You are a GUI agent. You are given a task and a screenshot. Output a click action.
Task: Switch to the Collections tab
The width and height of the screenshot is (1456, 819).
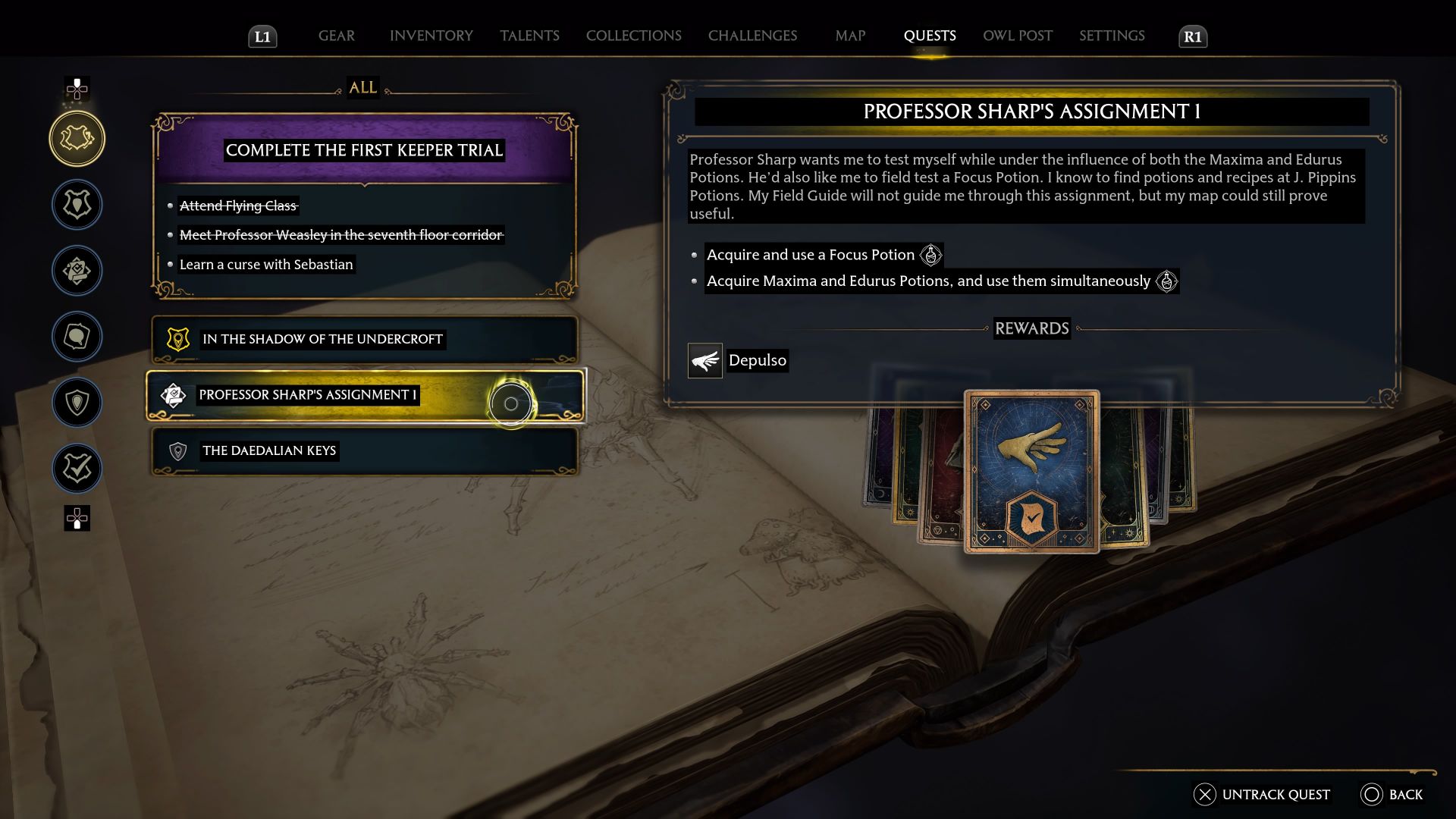pyautogui.click(x=633, y=35)
